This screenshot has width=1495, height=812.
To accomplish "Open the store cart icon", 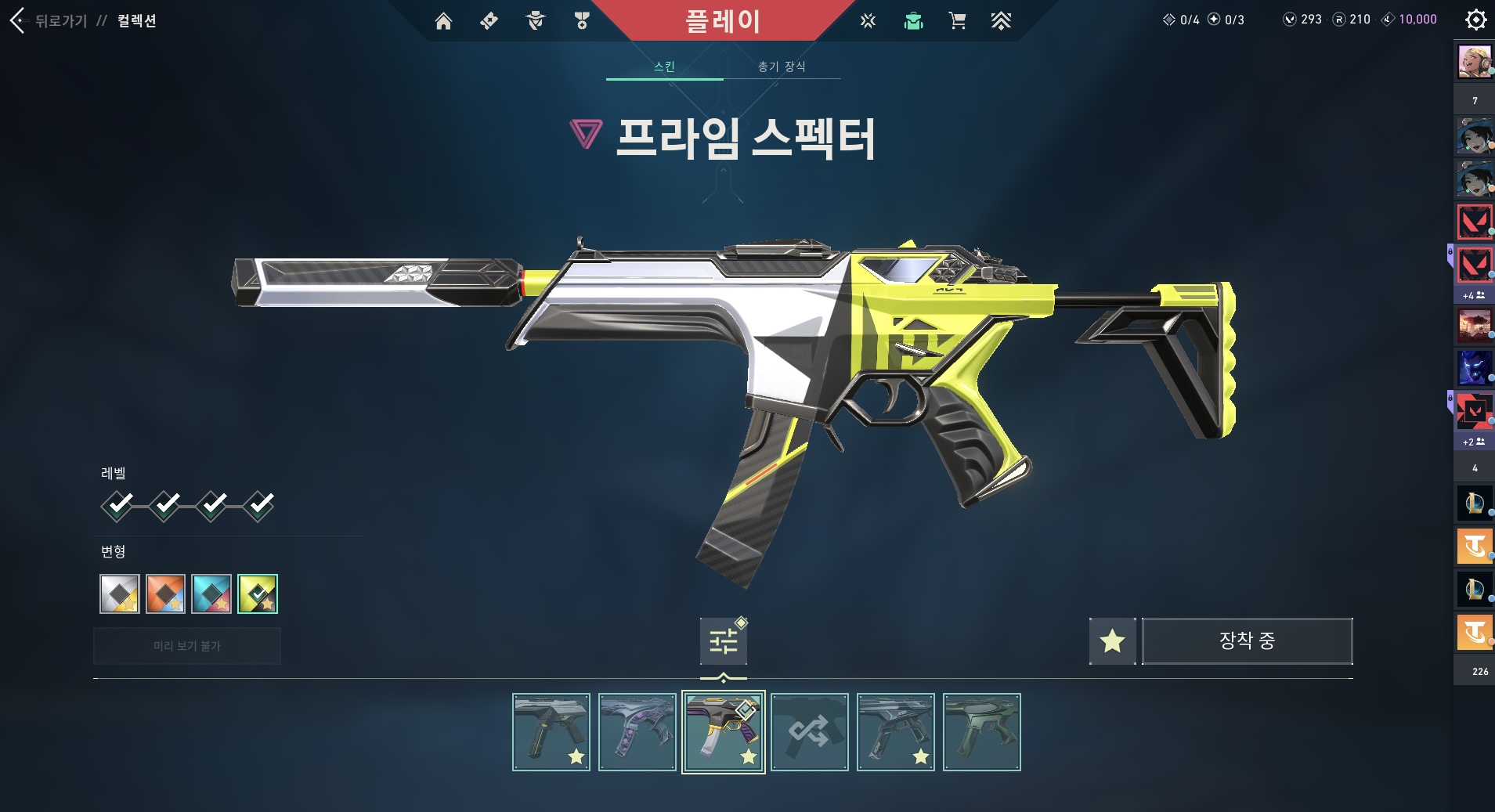I will tap(957, 21).
